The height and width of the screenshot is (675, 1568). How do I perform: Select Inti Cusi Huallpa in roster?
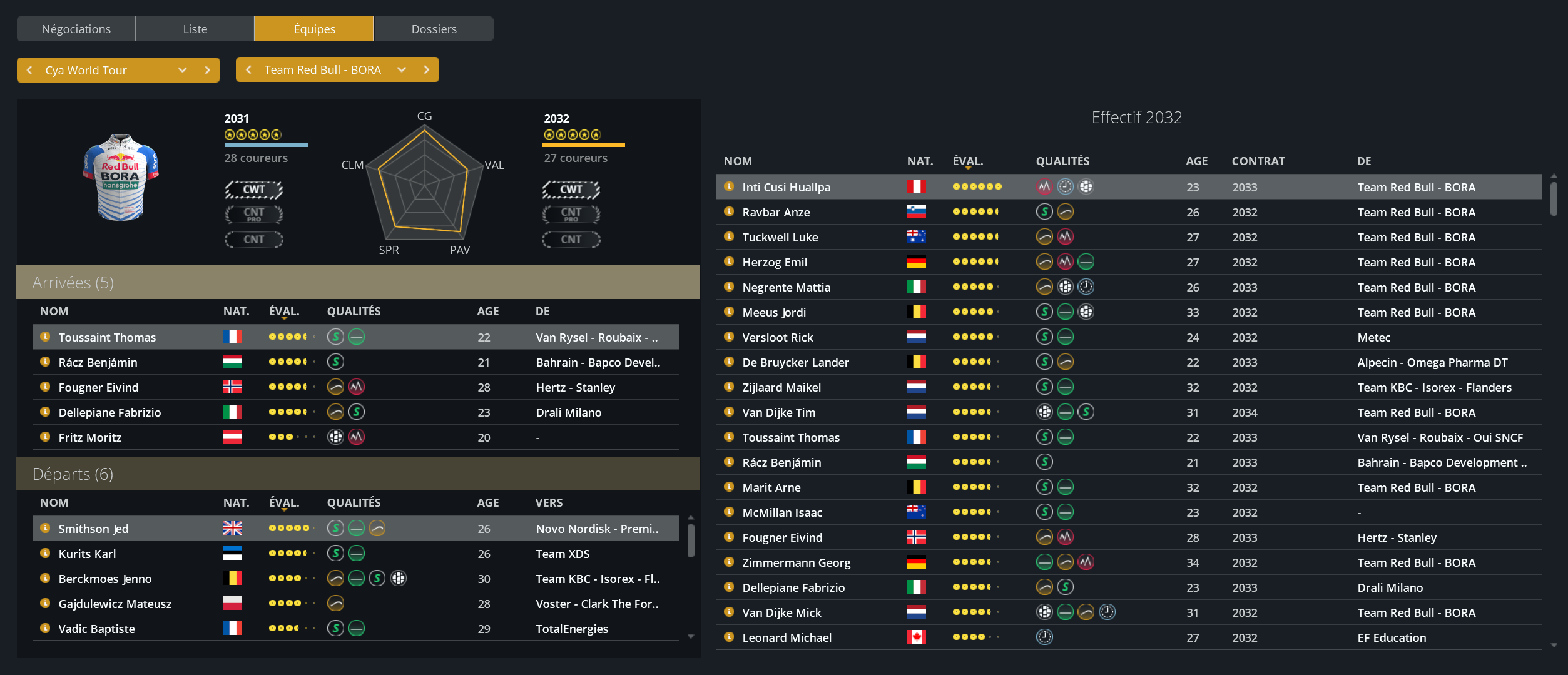(786, 187)
